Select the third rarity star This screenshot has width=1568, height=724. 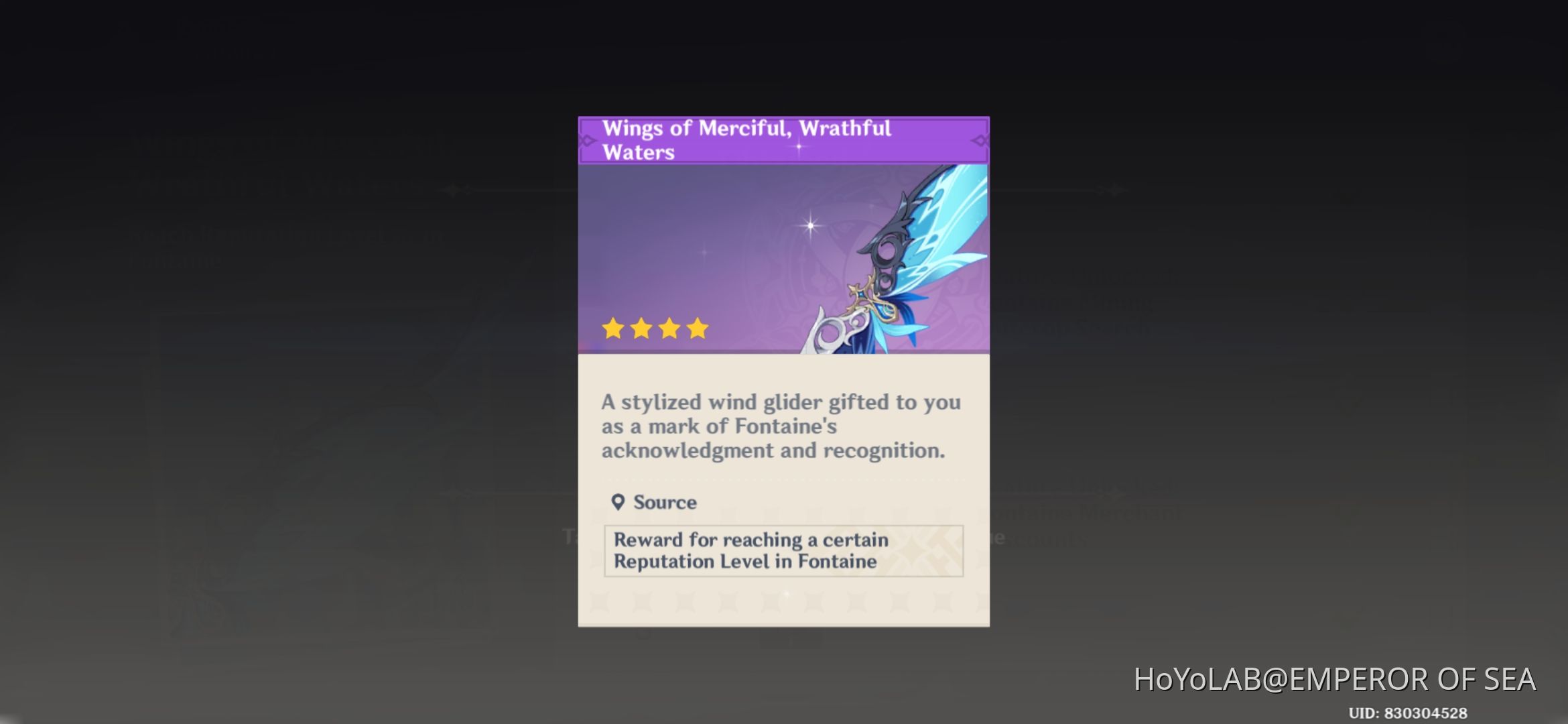[669, 327]
